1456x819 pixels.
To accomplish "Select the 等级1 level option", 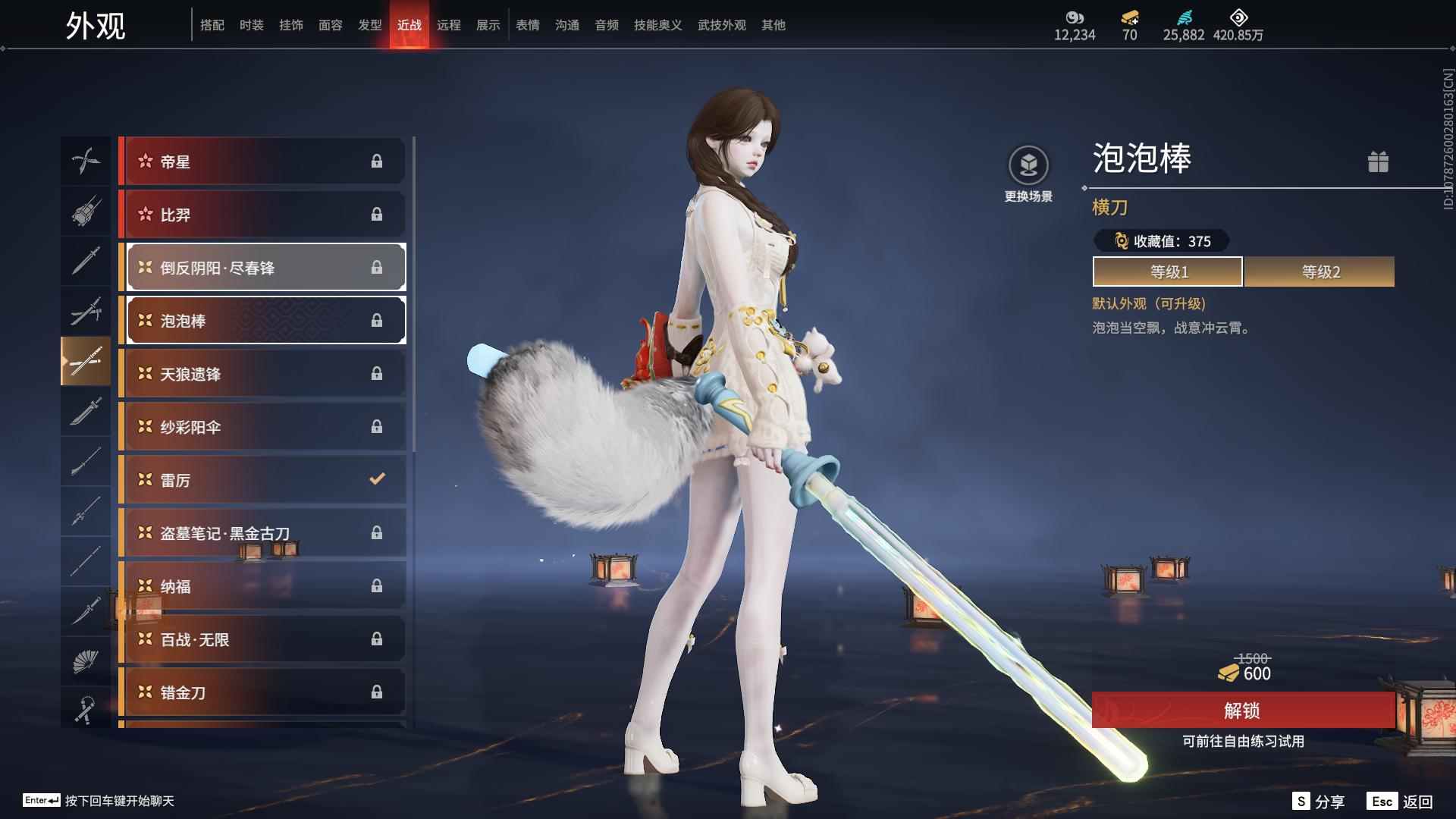I will coord(1167,271).
